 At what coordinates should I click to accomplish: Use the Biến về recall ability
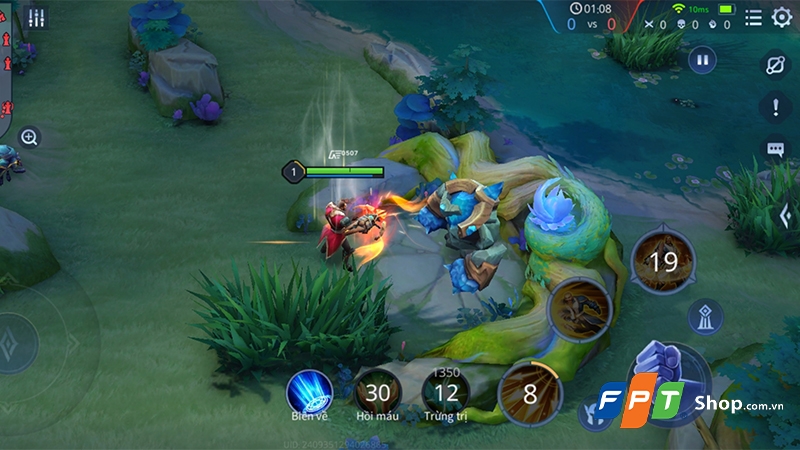coord(309,391)
